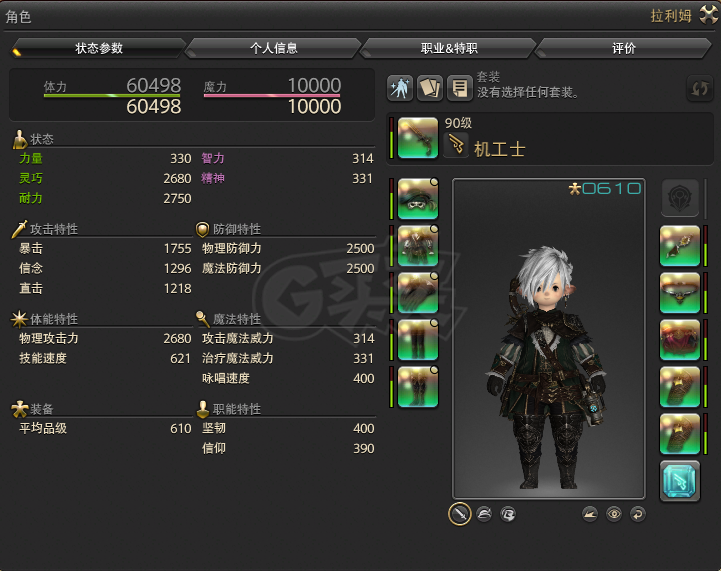Select the 职业&特职 tab

[x=448, y=48]
